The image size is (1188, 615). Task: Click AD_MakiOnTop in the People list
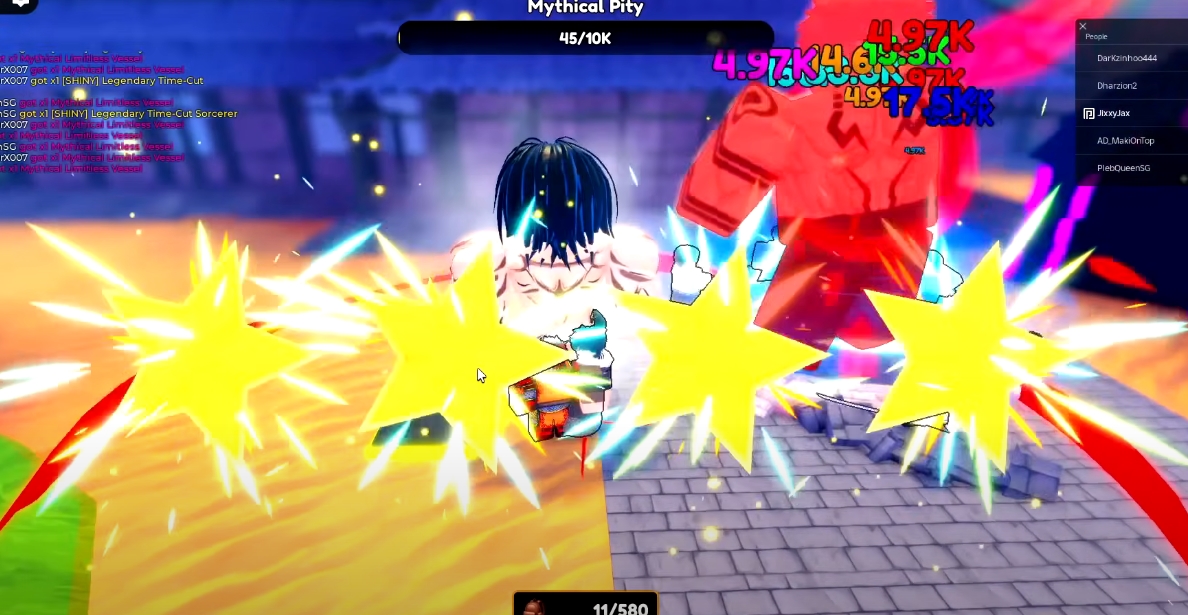tap(1125, 141)
